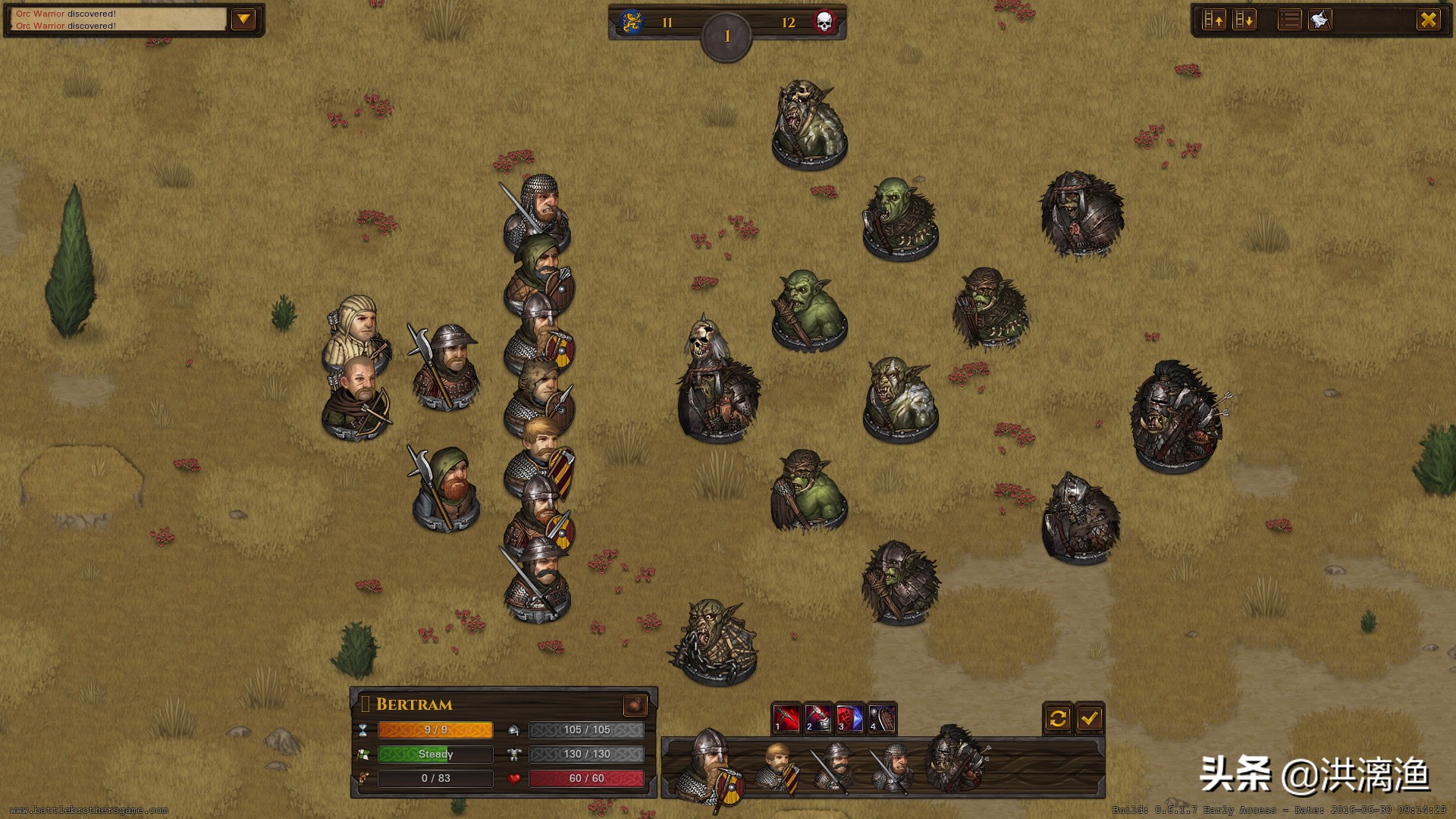
Task: Pick the kettle-hat swordsman in turn order
Action: 835,767
